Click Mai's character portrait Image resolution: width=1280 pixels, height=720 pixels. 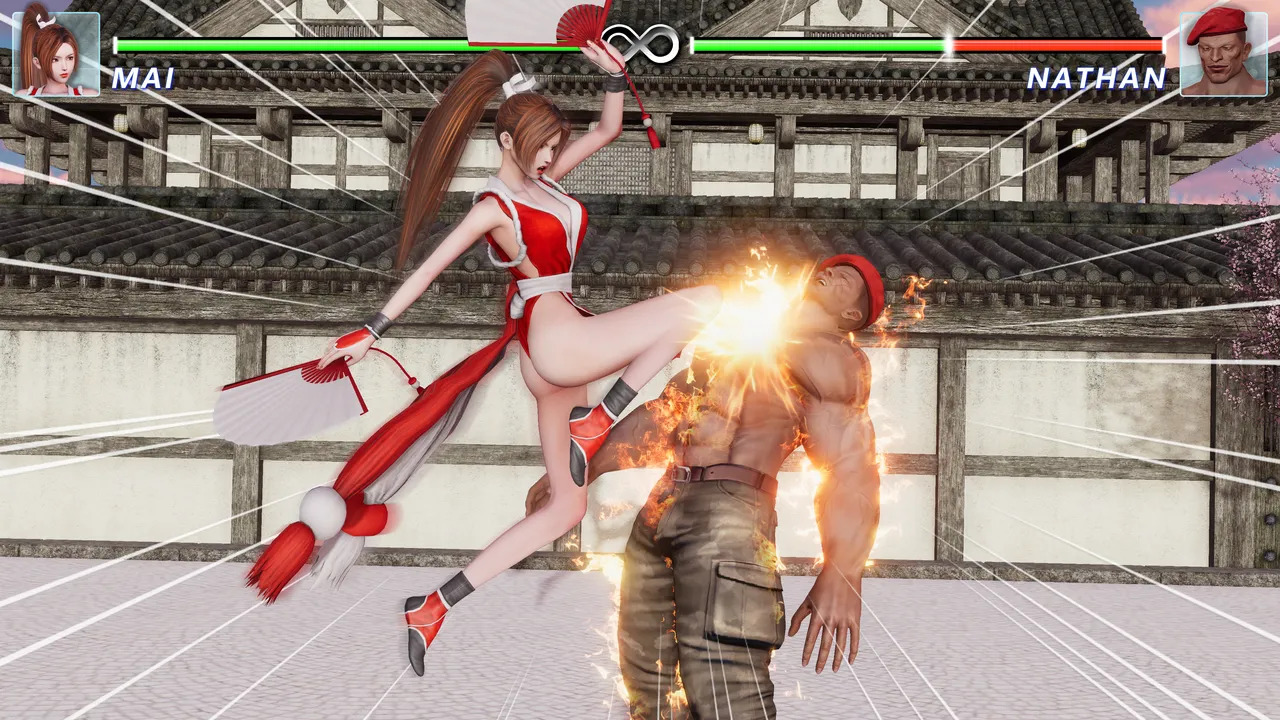(56, 53)
